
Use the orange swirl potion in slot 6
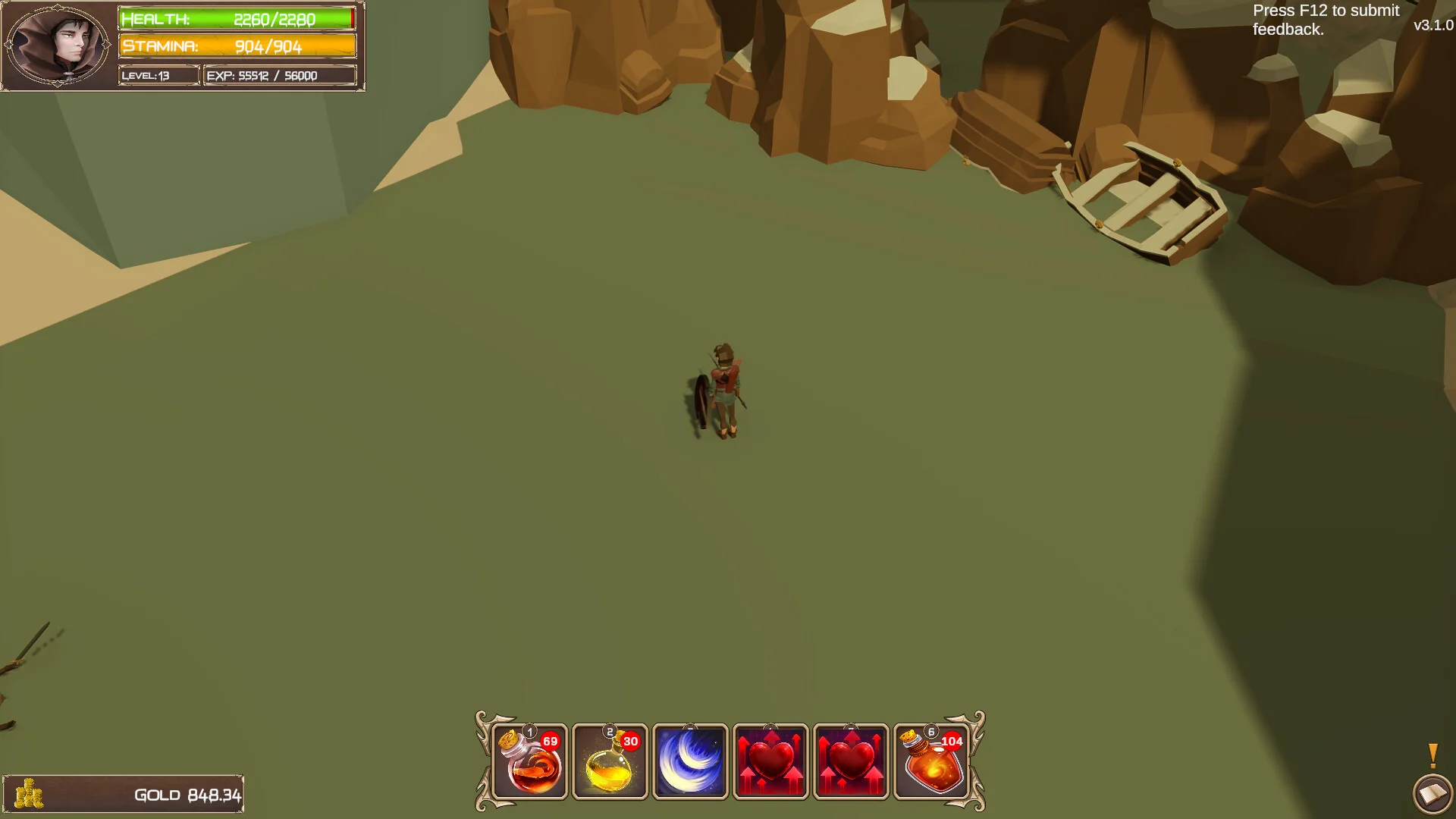(931, 762)
